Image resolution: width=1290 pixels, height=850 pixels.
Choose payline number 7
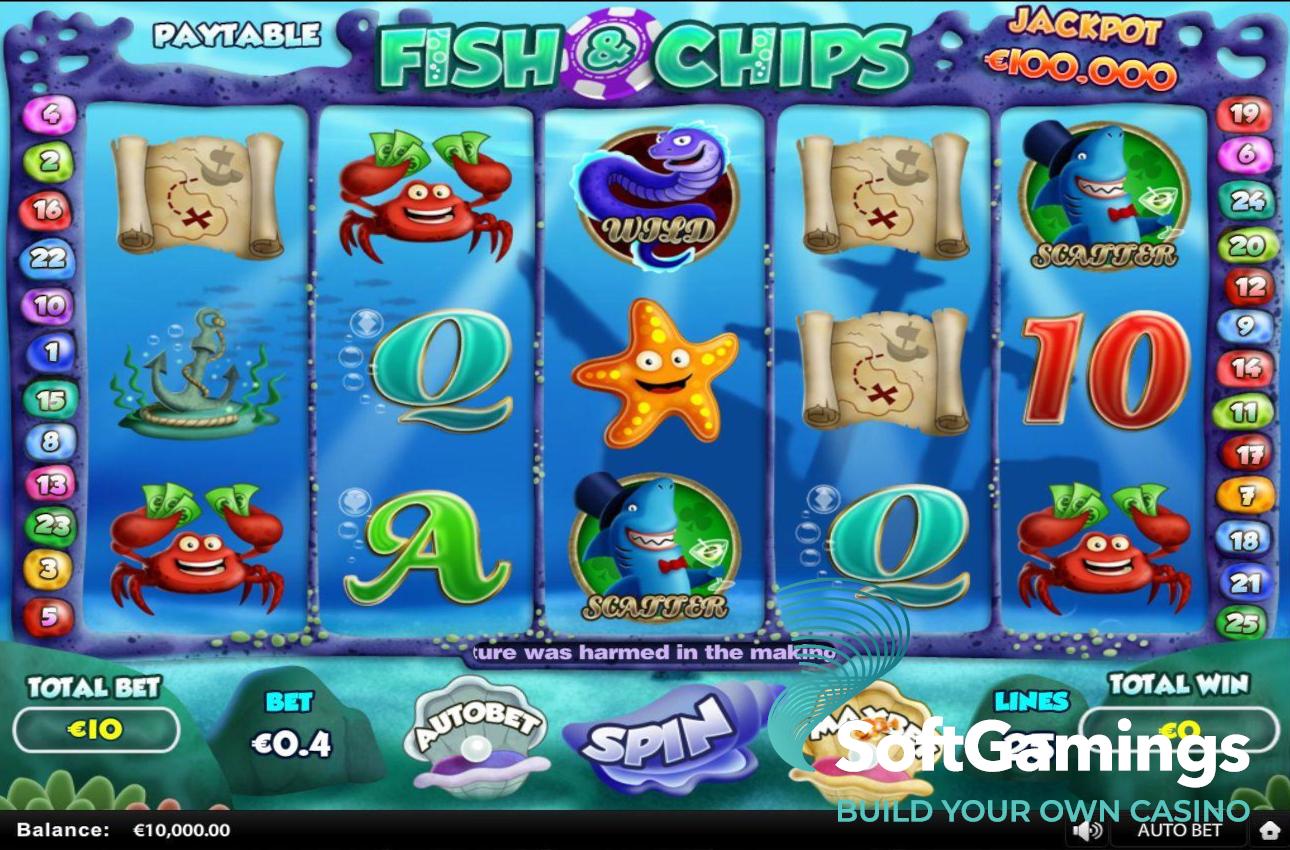(x=1245, y=496)
